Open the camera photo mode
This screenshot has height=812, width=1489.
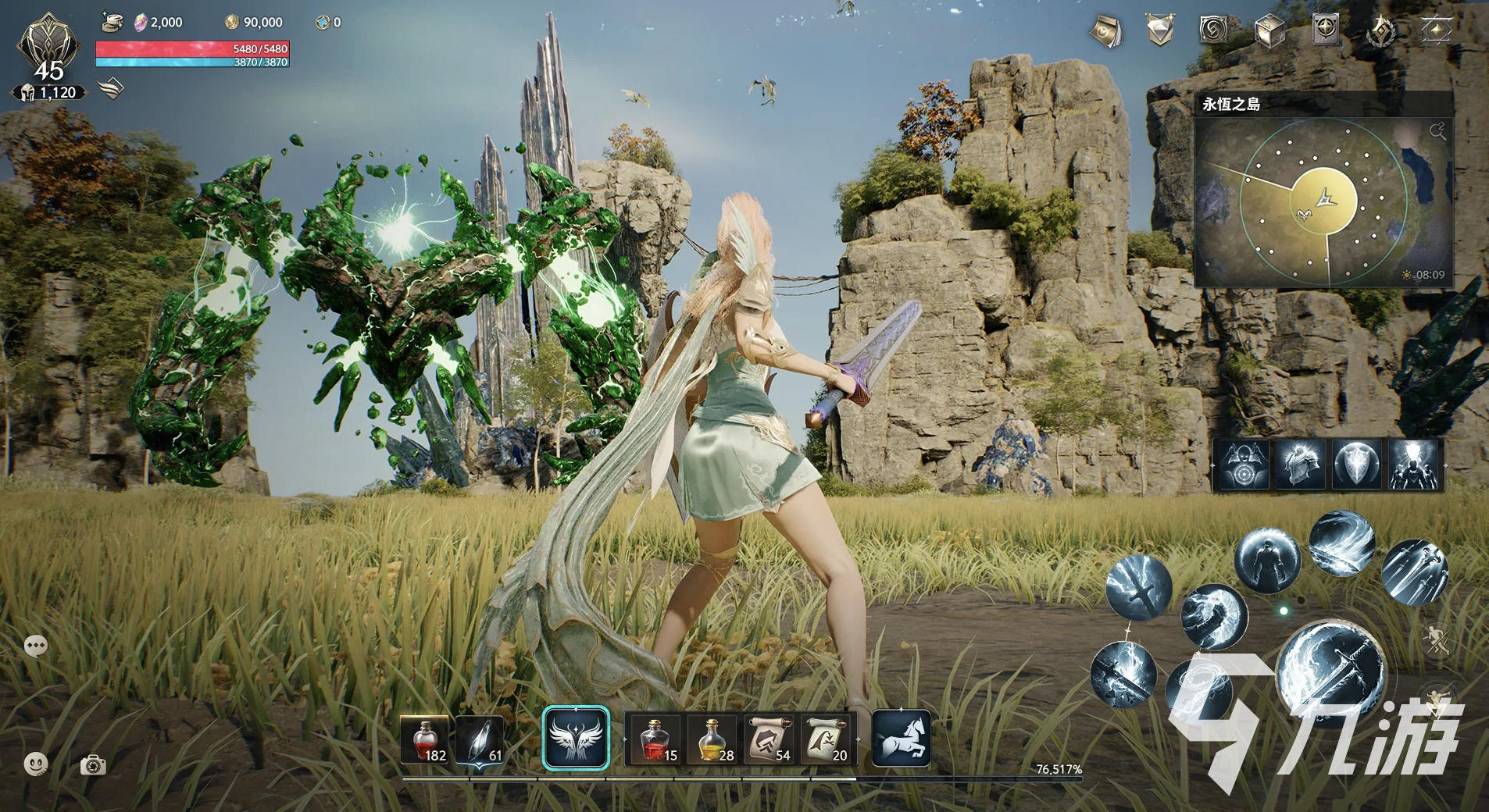tap(93, 765)
